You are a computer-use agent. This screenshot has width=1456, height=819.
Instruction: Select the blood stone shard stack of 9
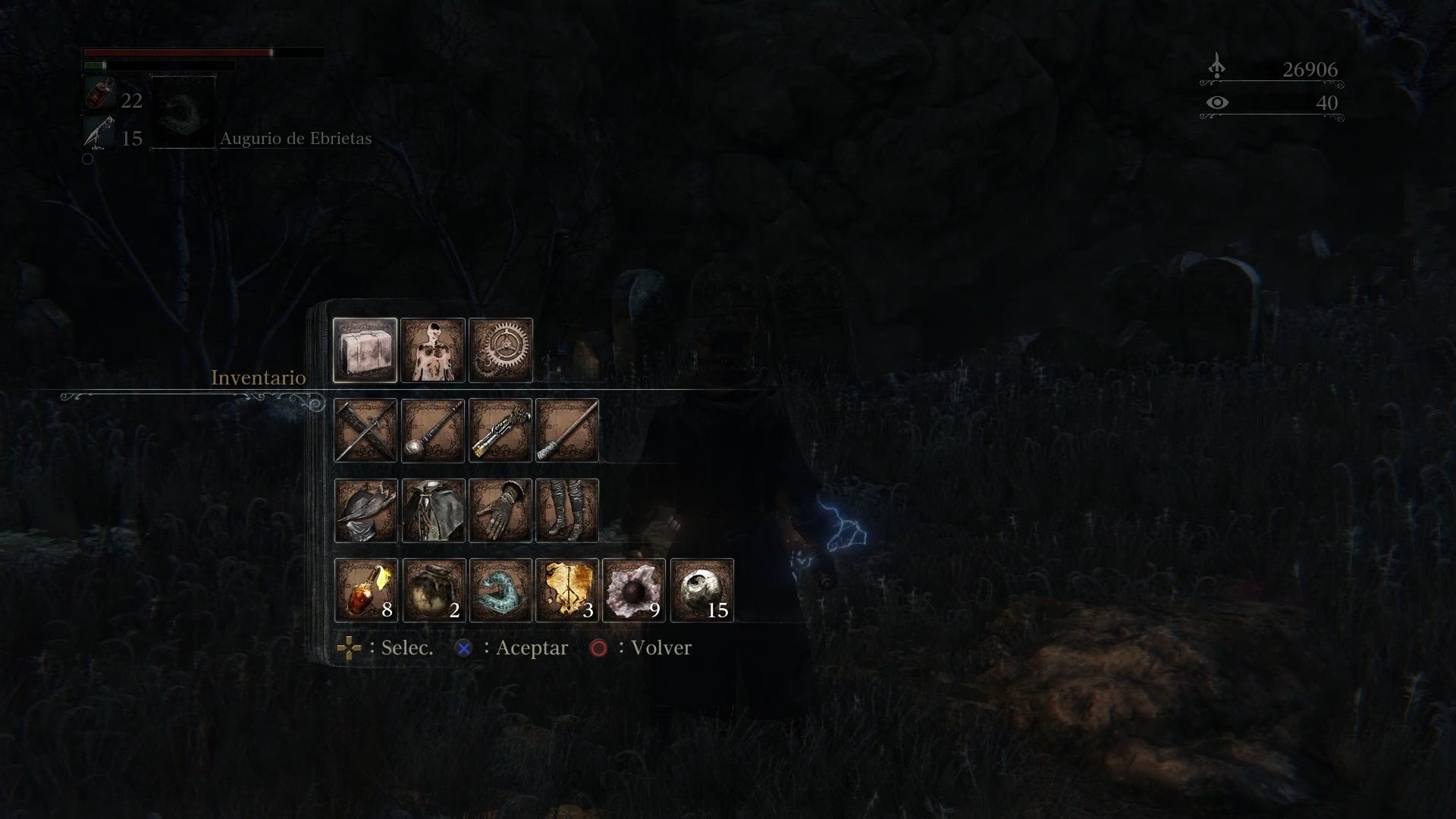point(633,591)
